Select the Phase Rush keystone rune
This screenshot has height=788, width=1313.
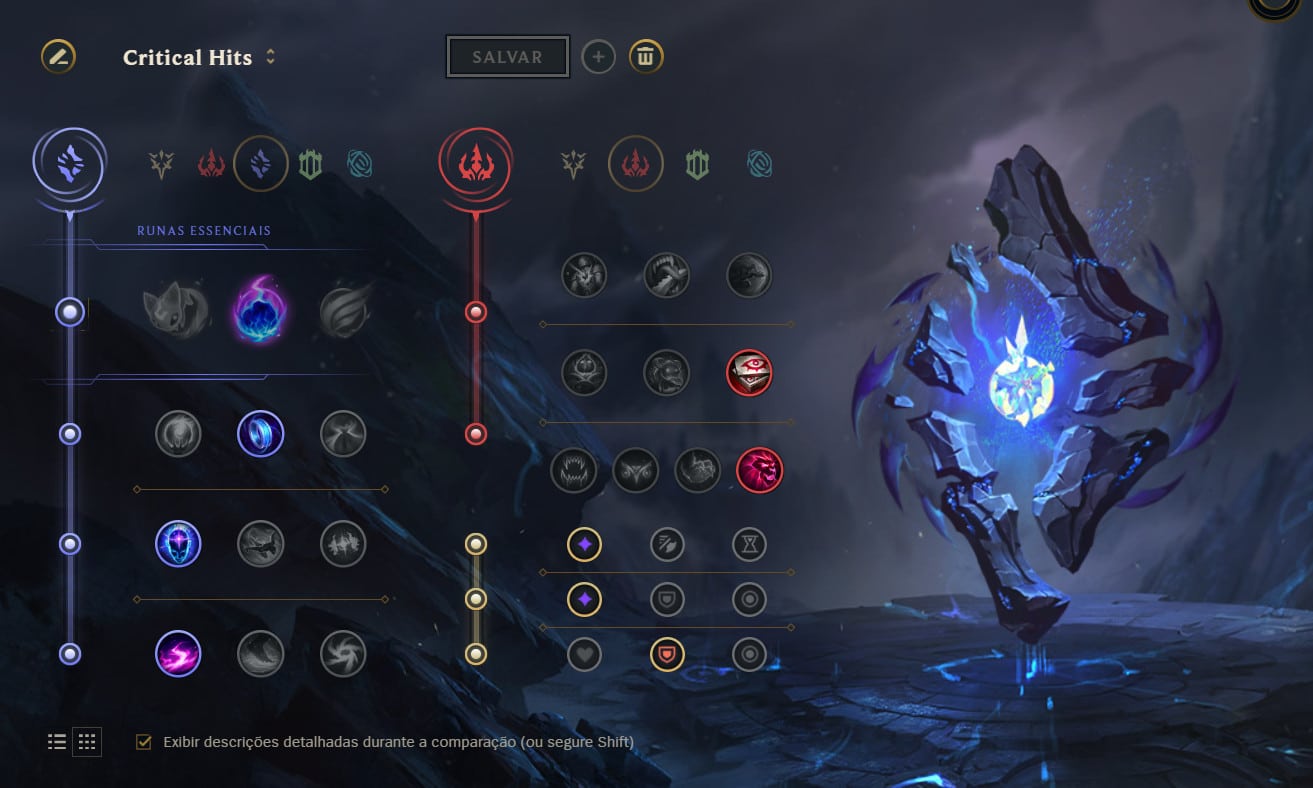pyautogui.click(x=344, y=311)
